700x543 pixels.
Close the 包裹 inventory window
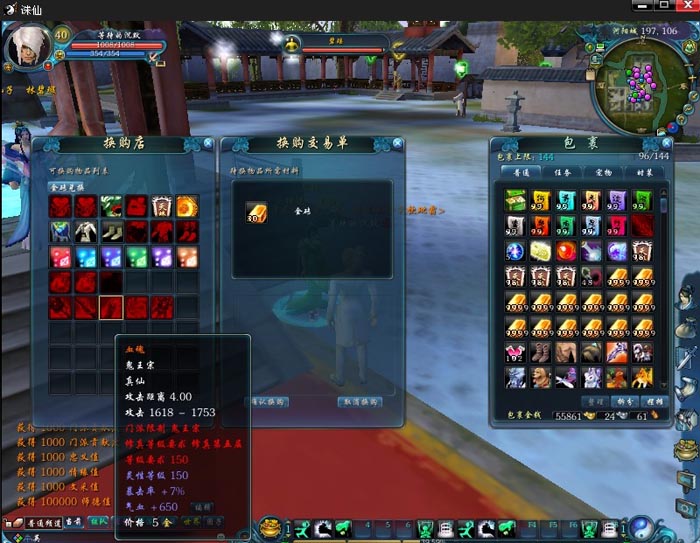point(666,144)
